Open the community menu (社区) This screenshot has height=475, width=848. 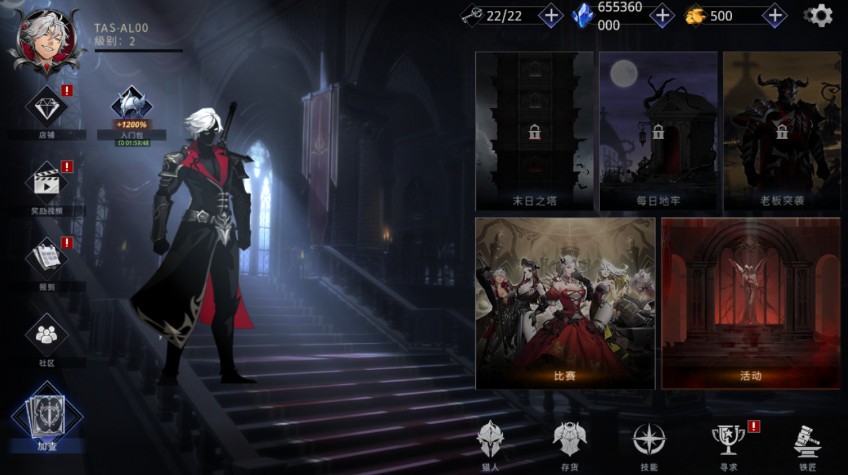click(x=46, y=336)
